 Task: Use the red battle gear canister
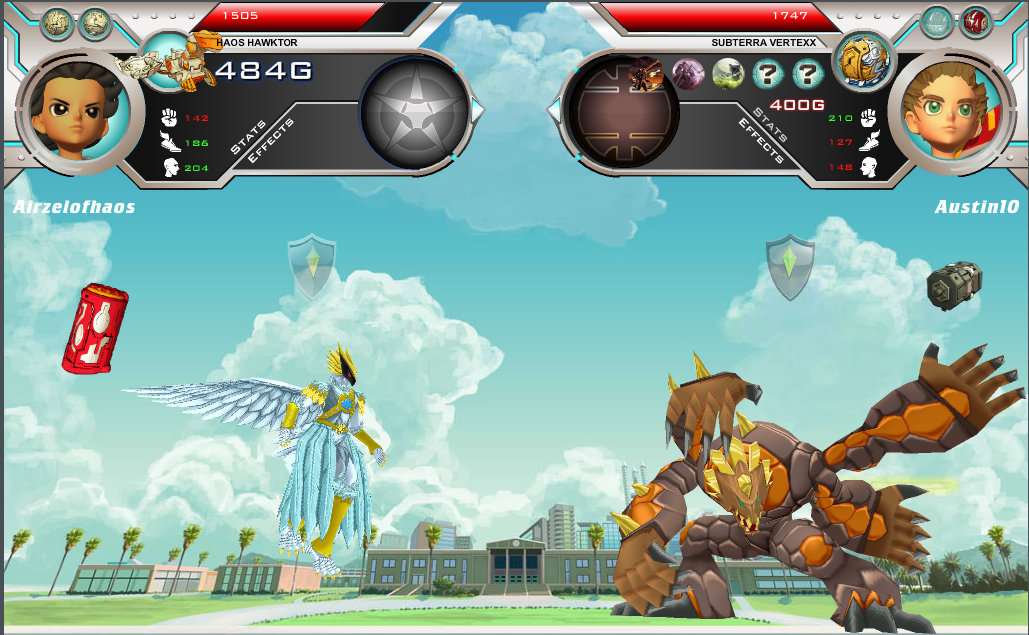pyautogui.click(x=94, y=329)
